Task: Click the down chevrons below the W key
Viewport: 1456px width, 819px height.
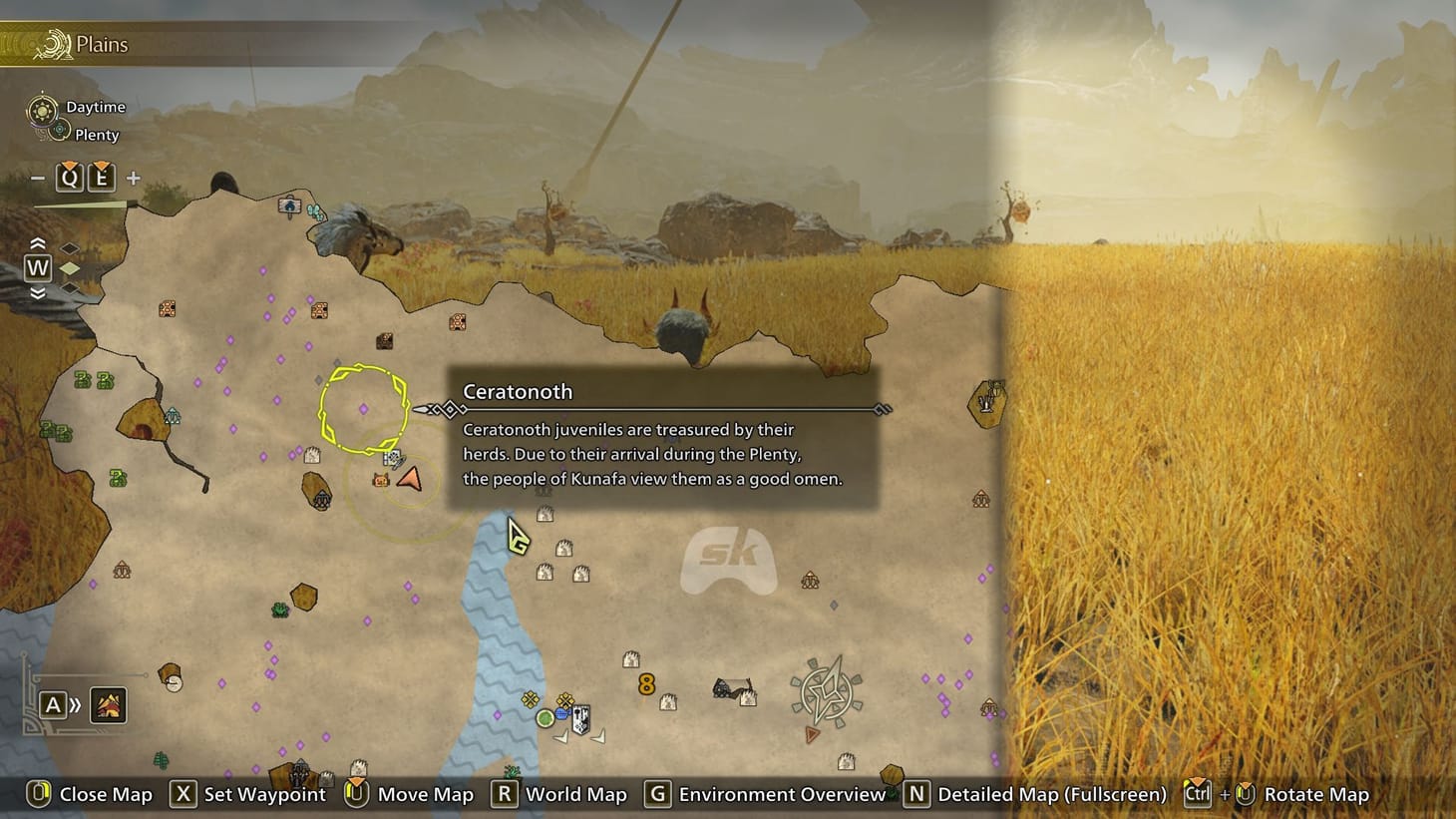Action: [37, 292]
